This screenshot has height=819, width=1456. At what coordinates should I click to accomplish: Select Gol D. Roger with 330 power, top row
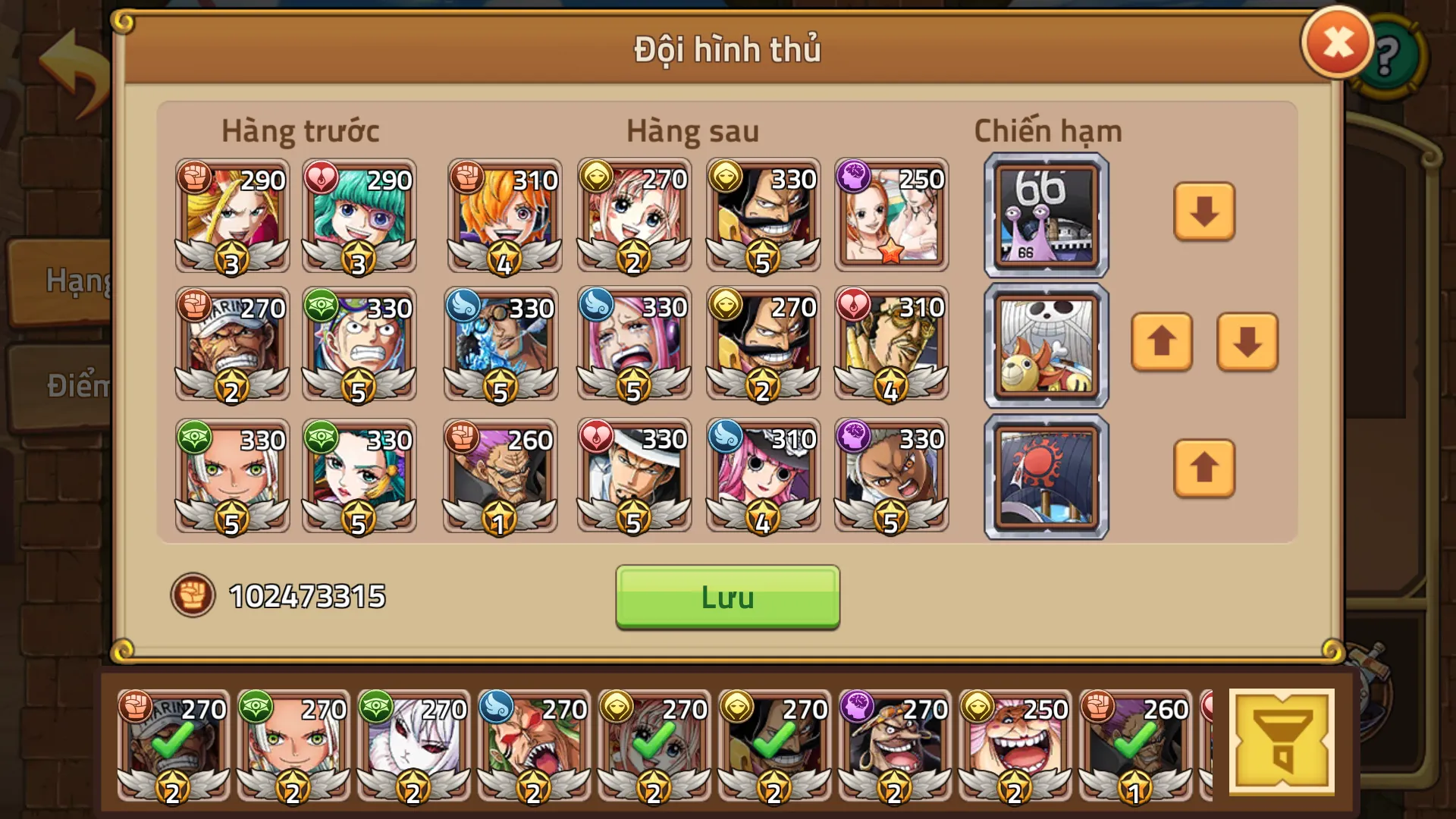(x=762, y=215)
